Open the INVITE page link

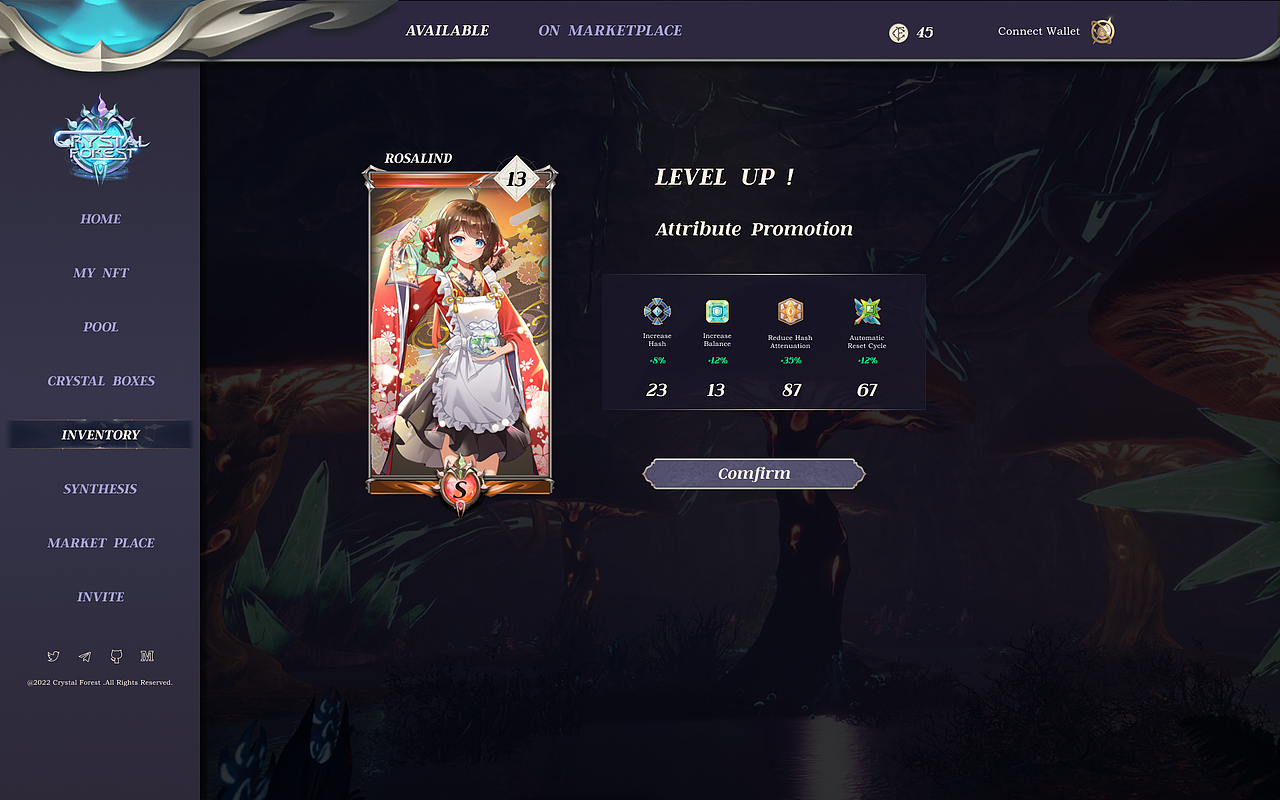[100, 596]
